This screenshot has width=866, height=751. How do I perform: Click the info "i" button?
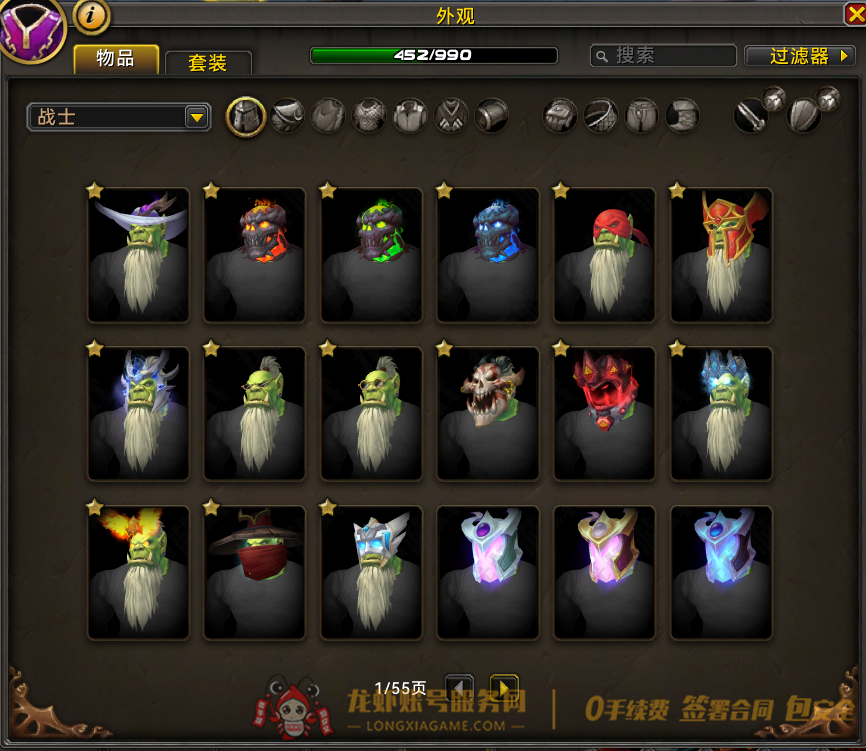coord(92,16)
